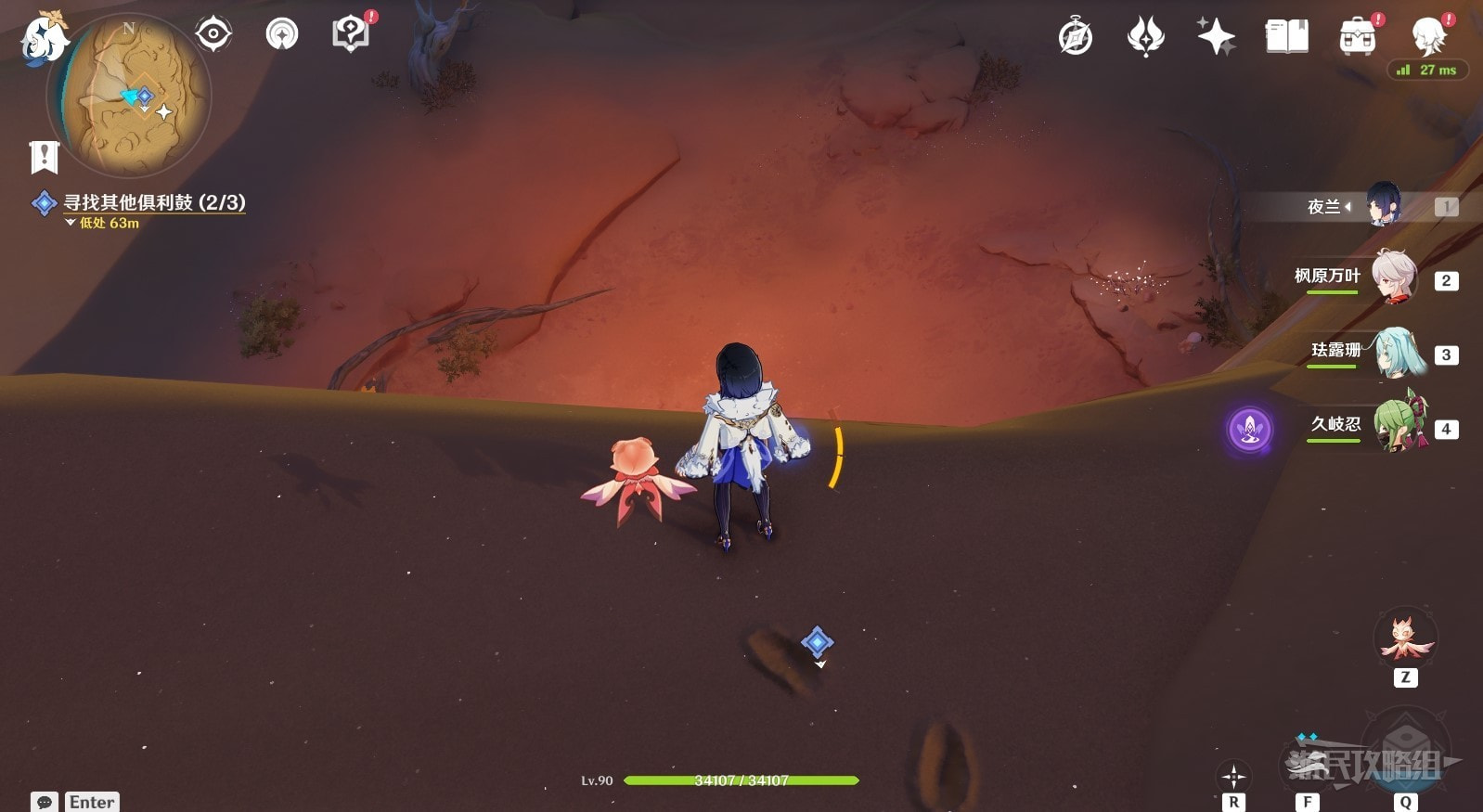Open the Paimon menu
Viewport: 1483px width, 812px height.
[44, 39]
